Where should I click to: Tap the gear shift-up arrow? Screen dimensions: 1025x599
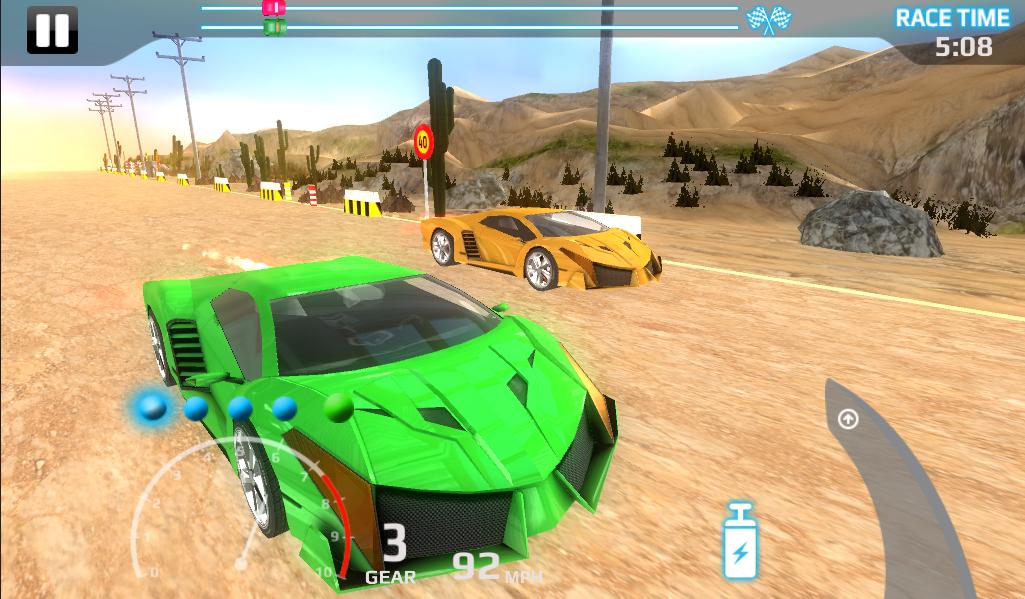pyautogui.click(x=848, y=419)
